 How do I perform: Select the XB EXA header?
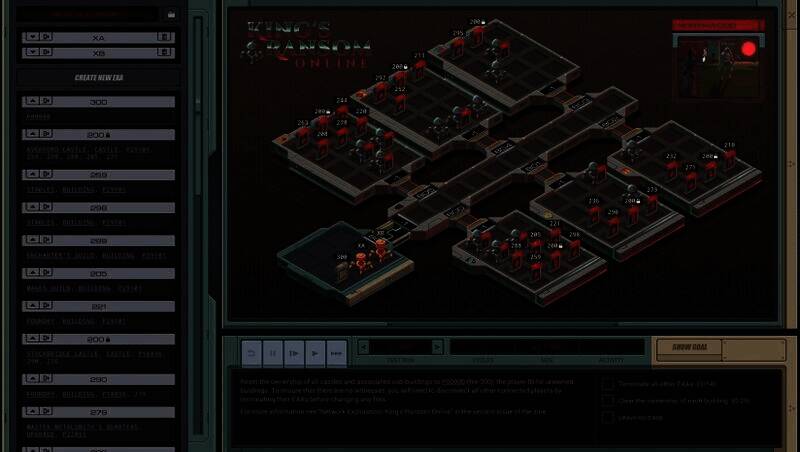(98, 52)
